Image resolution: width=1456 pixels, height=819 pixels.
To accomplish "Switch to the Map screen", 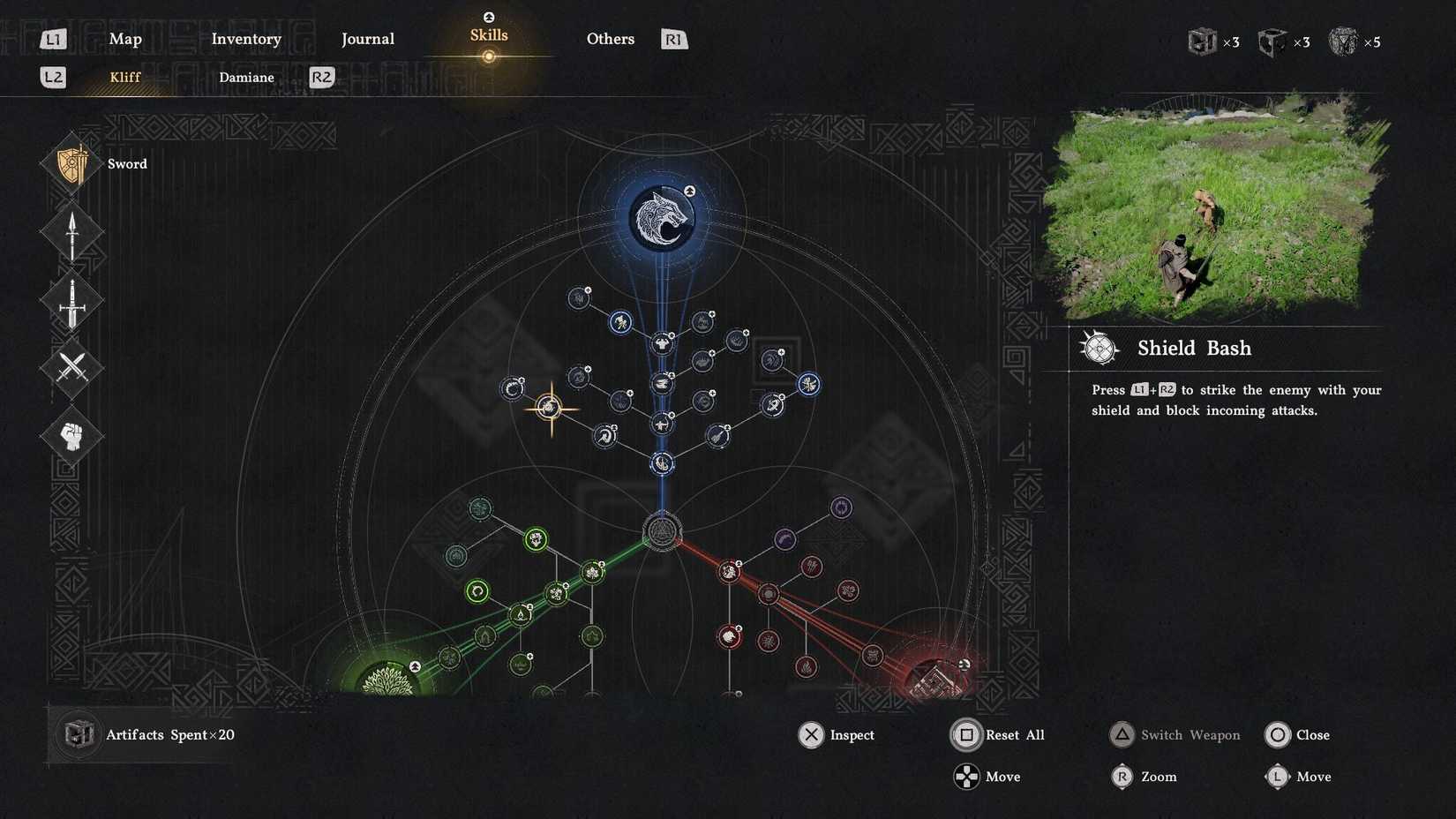I will (125, 39).
